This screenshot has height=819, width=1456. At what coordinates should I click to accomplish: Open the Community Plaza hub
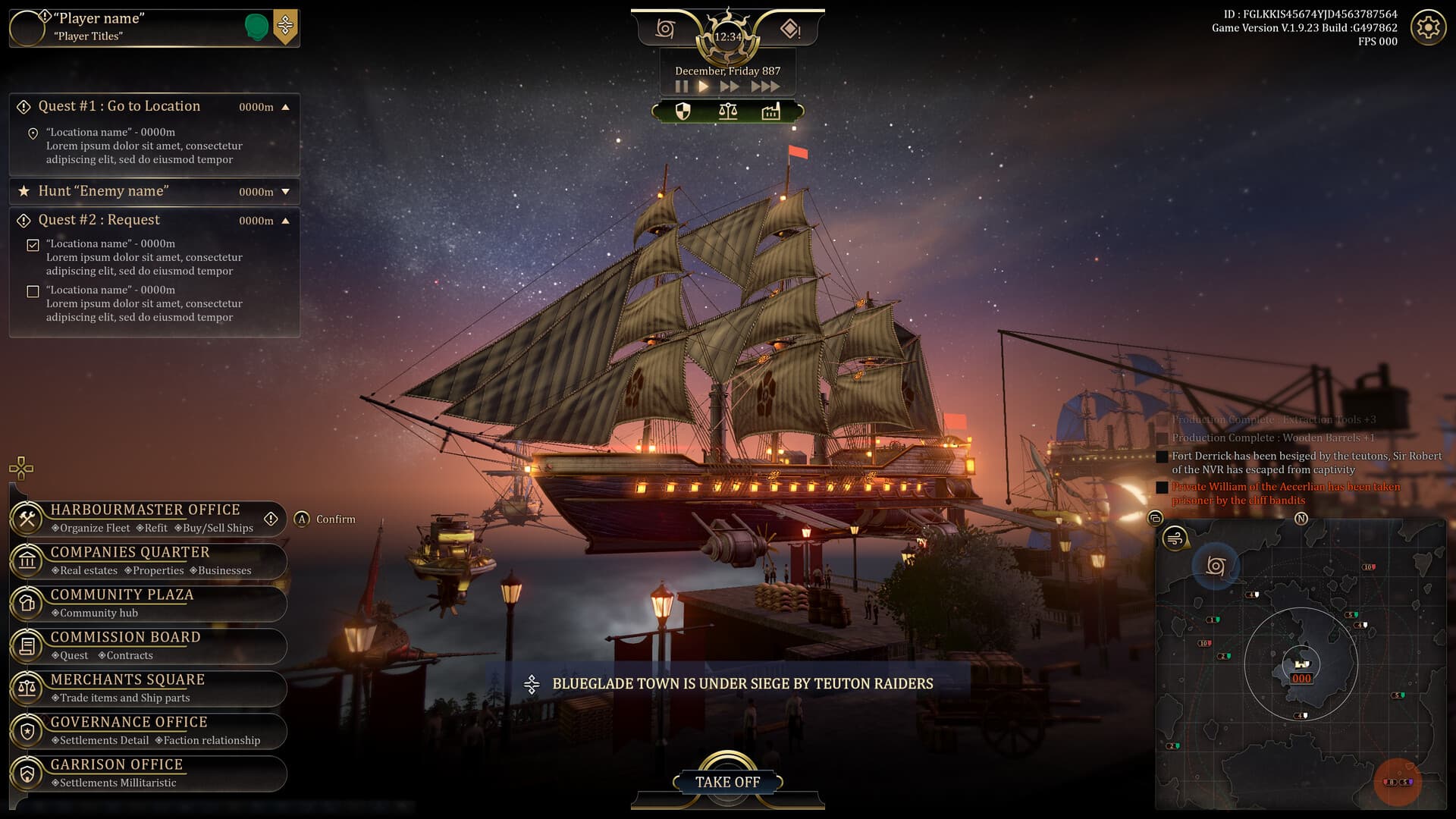click(27, 604)
